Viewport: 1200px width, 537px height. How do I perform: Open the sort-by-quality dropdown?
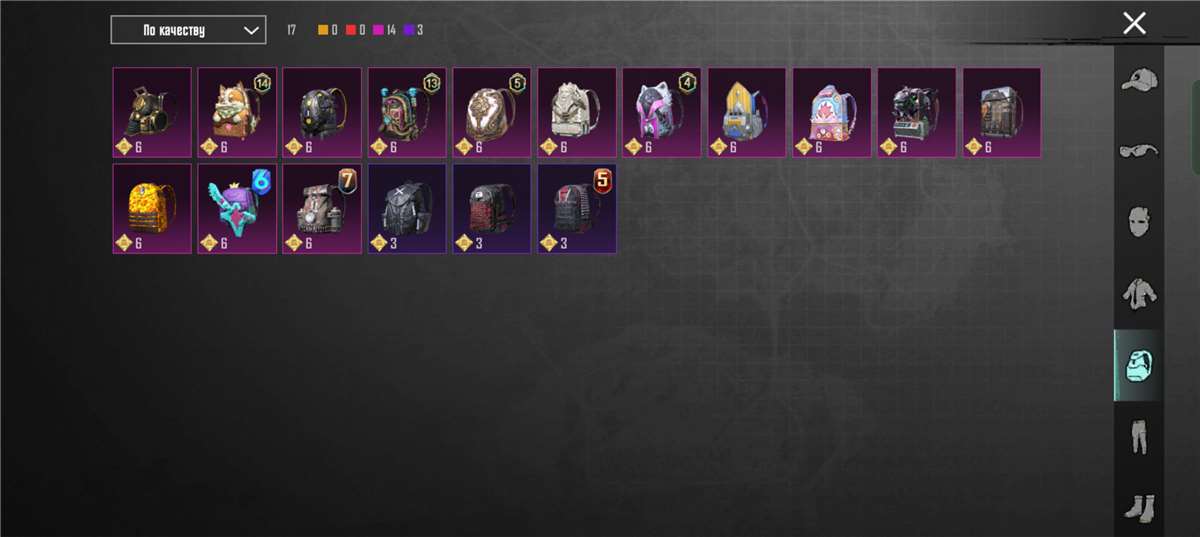tap(188, 30)
